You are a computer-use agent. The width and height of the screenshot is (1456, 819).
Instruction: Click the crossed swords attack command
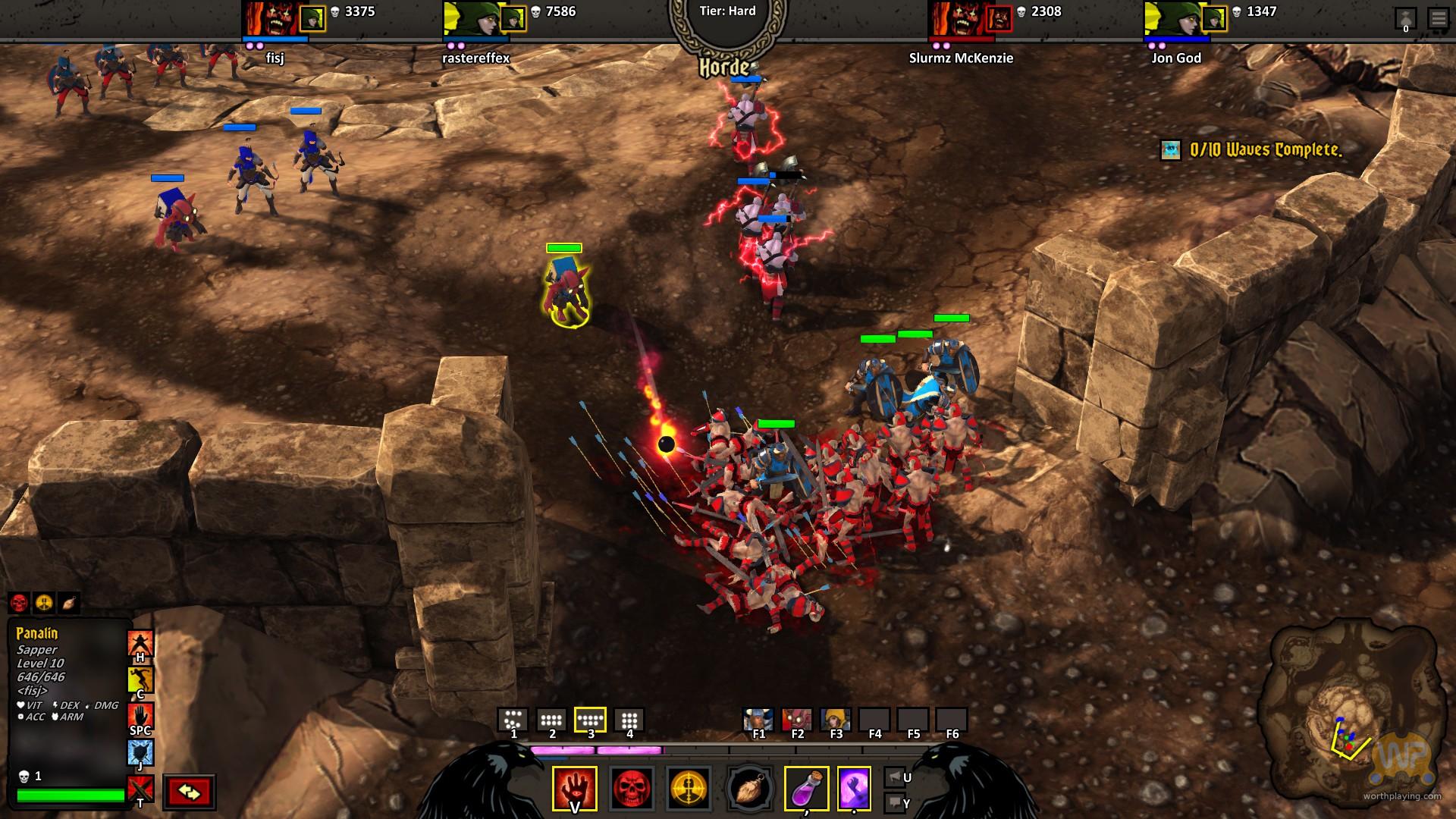(140, 789)
